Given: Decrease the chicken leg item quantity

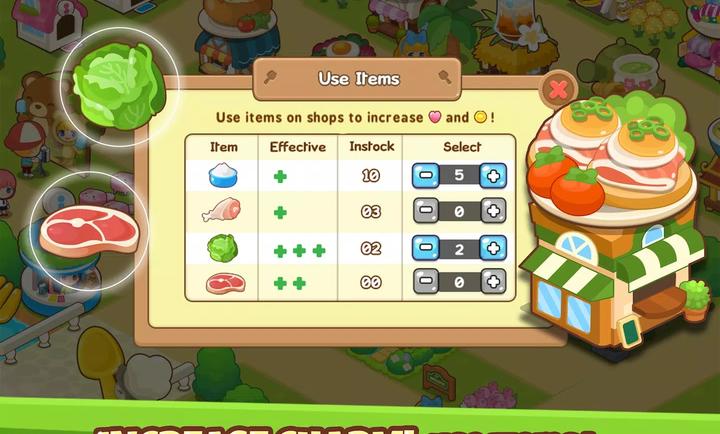Looking at the screenshot, I should tap(425, 212).
